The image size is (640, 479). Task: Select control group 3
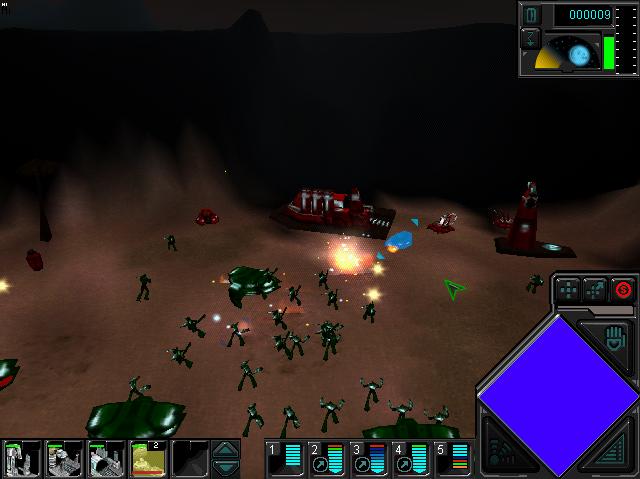(369, 458)
